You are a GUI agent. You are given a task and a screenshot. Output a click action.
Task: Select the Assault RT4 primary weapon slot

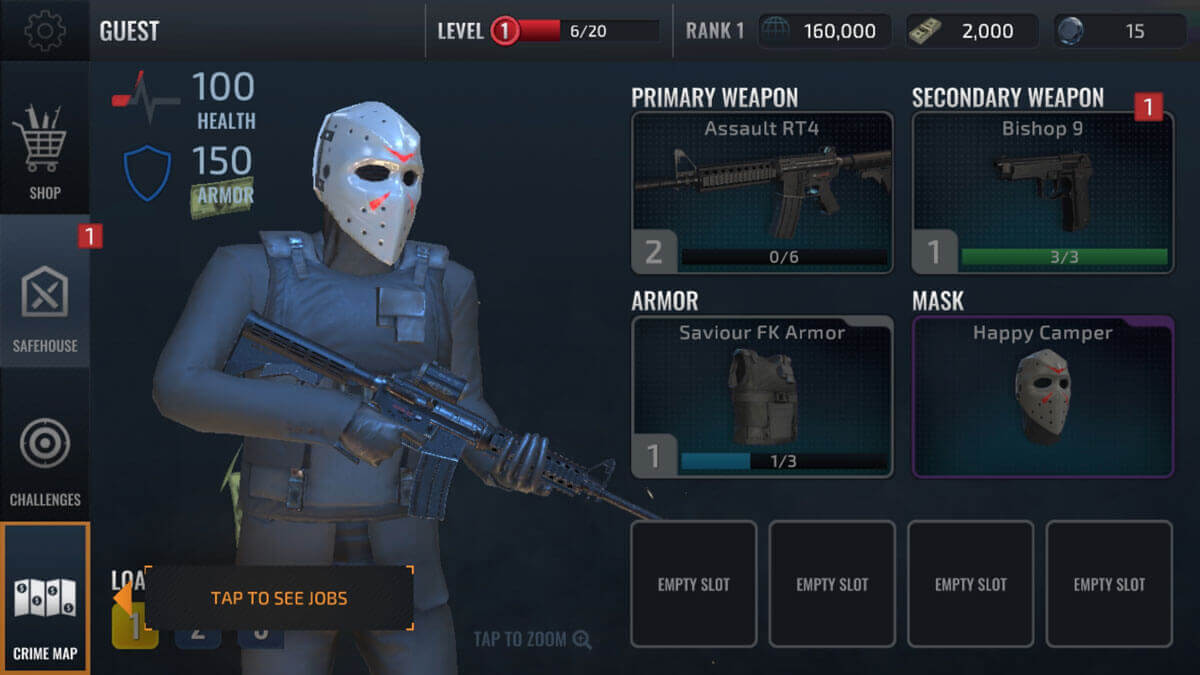763,193
